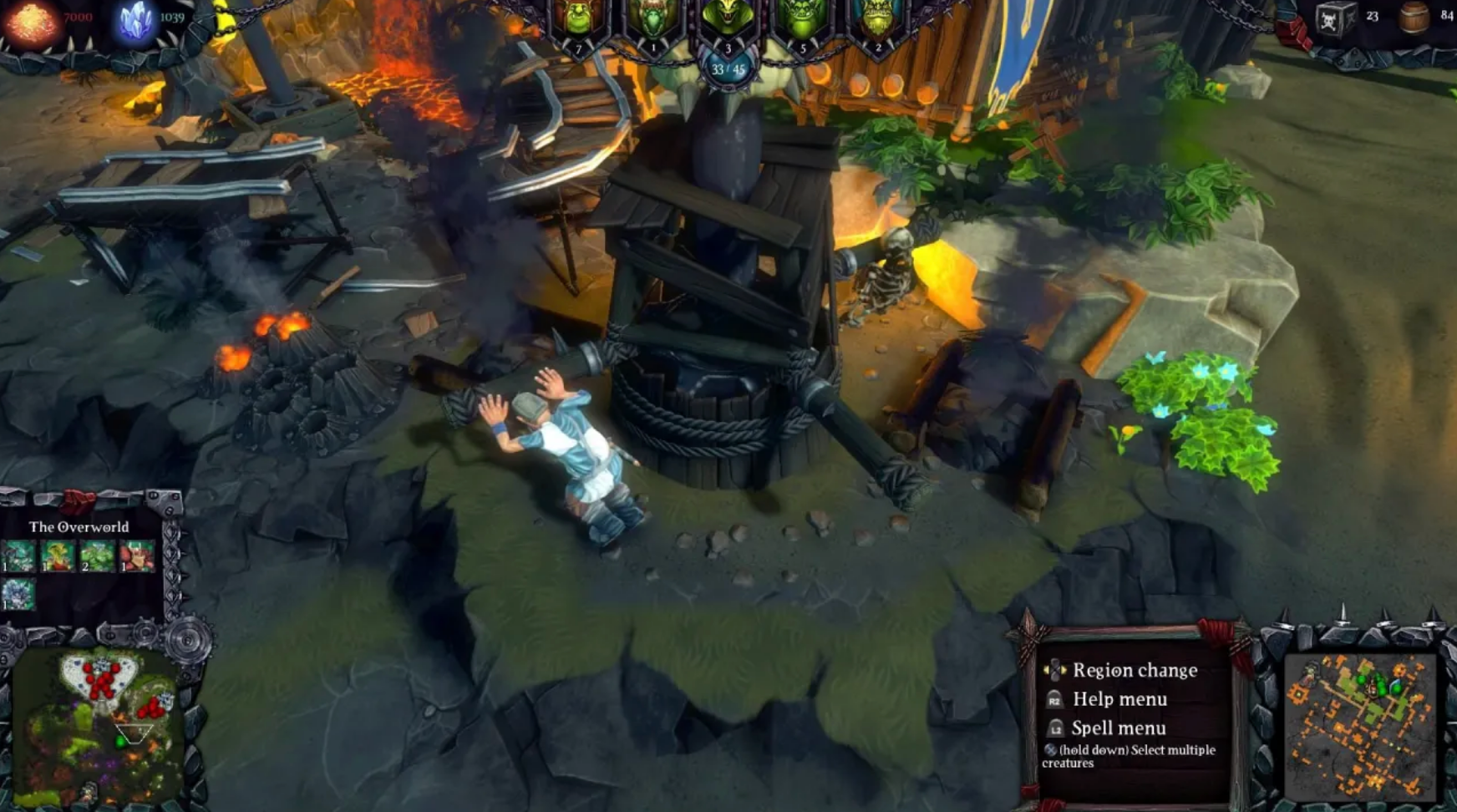The width and height of the screenshot is (1457, 812).
Task: Select the skull dice icon near the kill counter
Action: pyautogui.click(x=1337, y=21)
